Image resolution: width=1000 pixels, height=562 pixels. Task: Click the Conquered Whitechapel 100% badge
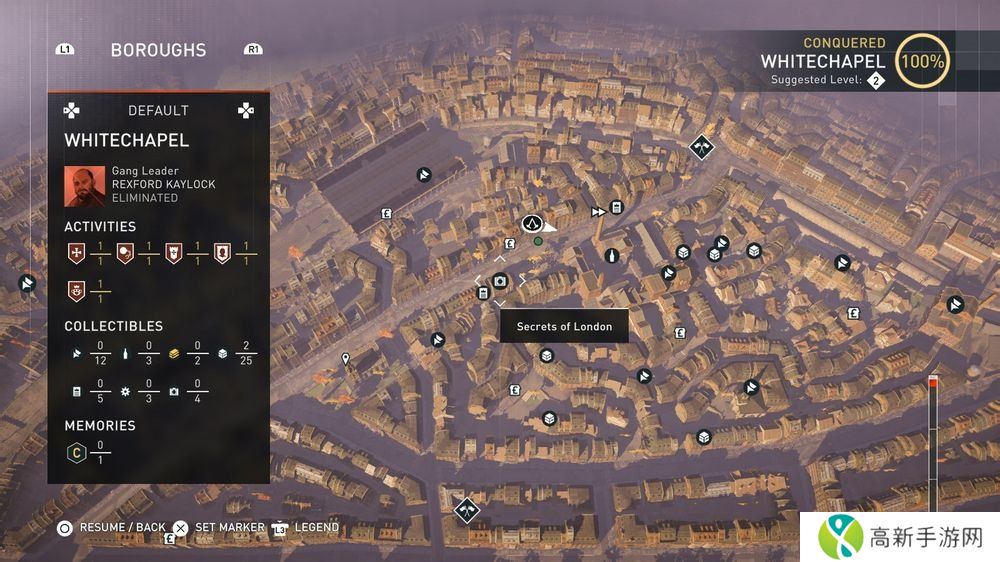click(x=922, y=61)
